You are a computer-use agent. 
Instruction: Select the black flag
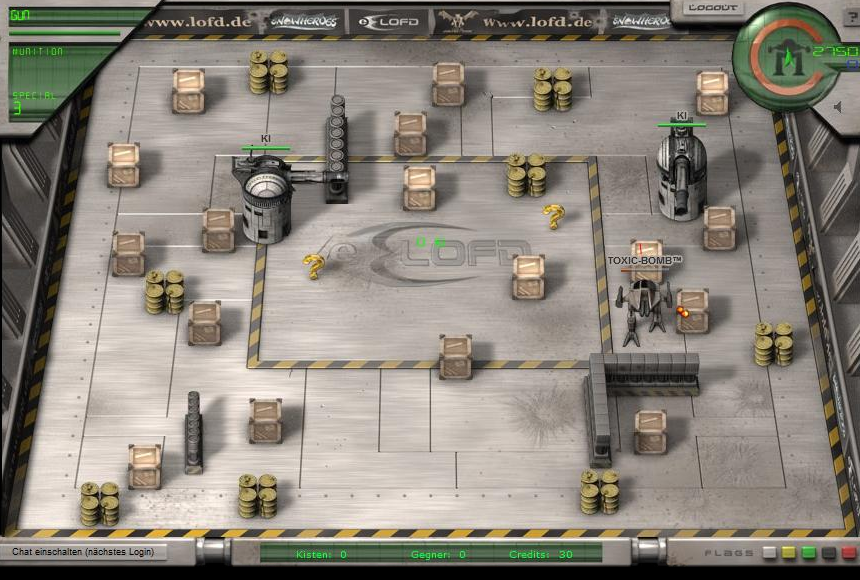pos(829,552)
